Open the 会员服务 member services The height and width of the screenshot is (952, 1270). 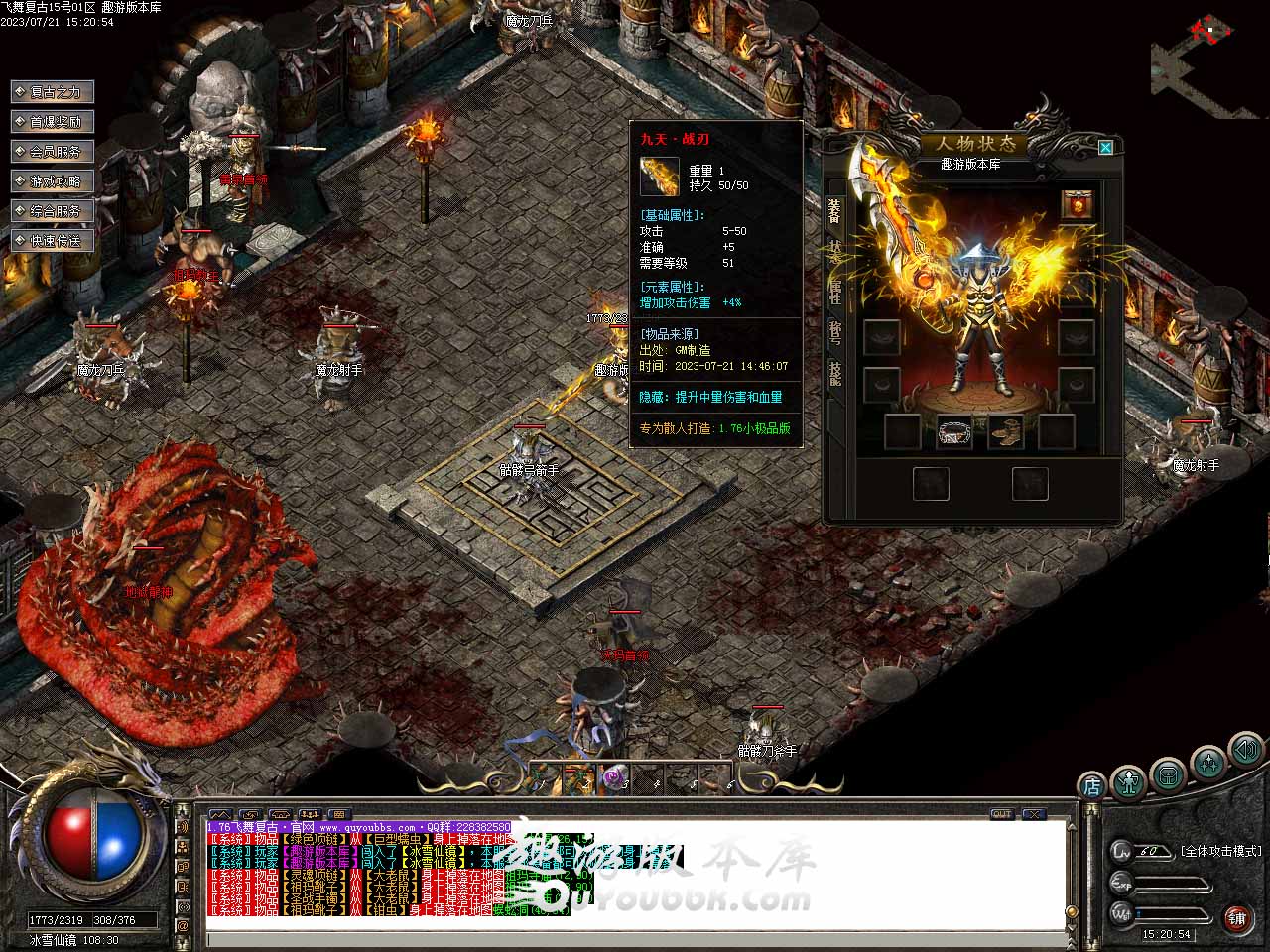coord(54,152)
